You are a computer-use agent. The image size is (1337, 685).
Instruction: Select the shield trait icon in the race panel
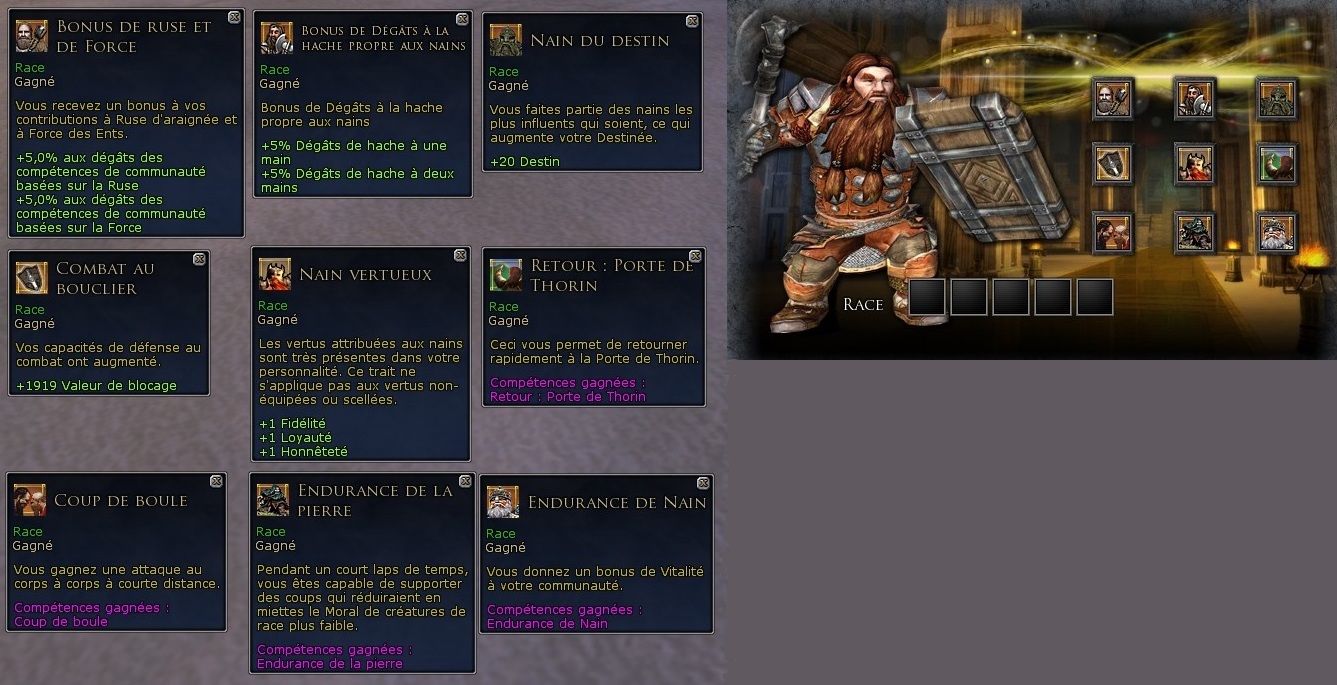pos(1113,165)
